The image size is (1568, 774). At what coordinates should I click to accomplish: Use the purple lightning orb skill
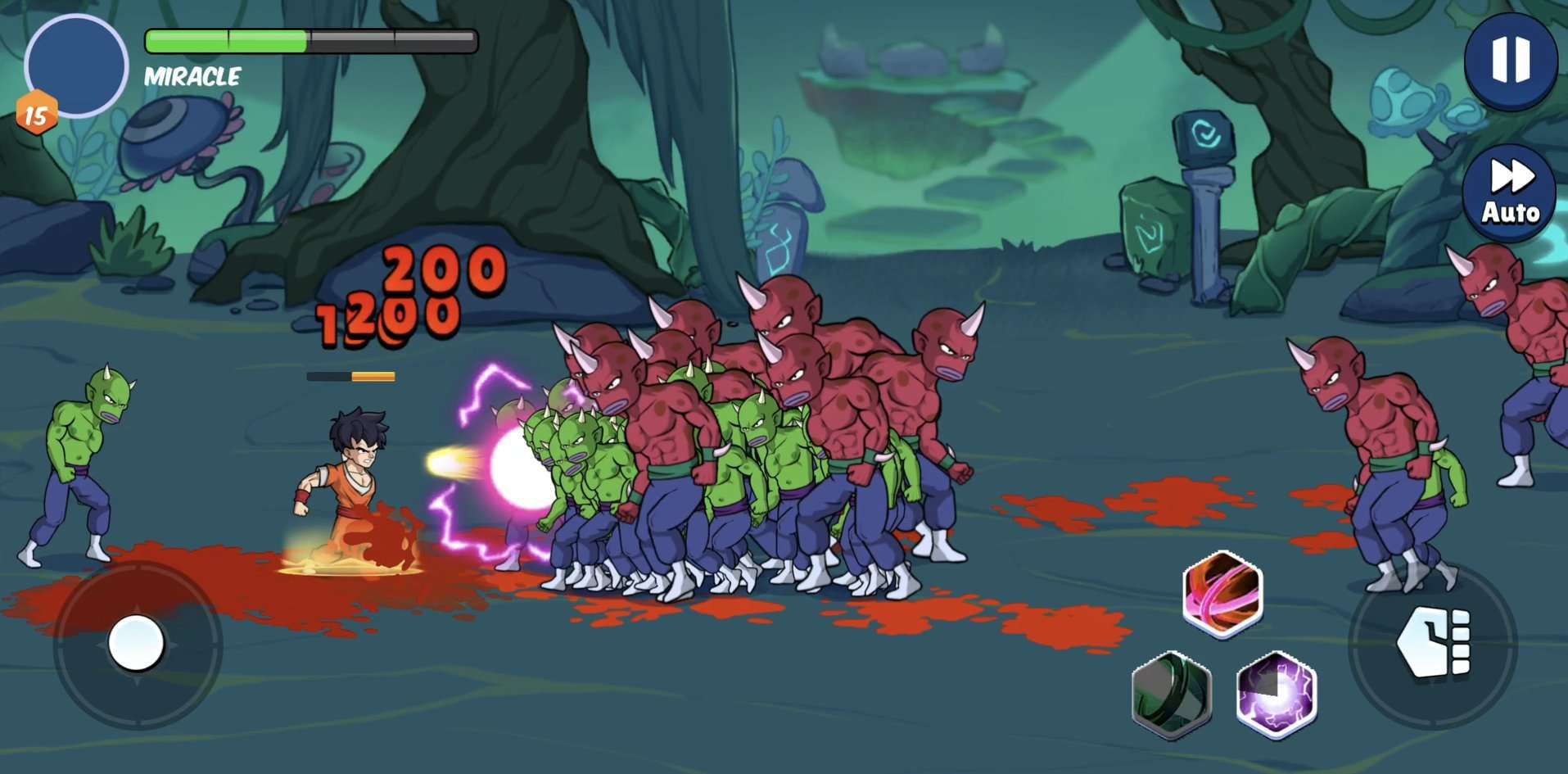1276,694
